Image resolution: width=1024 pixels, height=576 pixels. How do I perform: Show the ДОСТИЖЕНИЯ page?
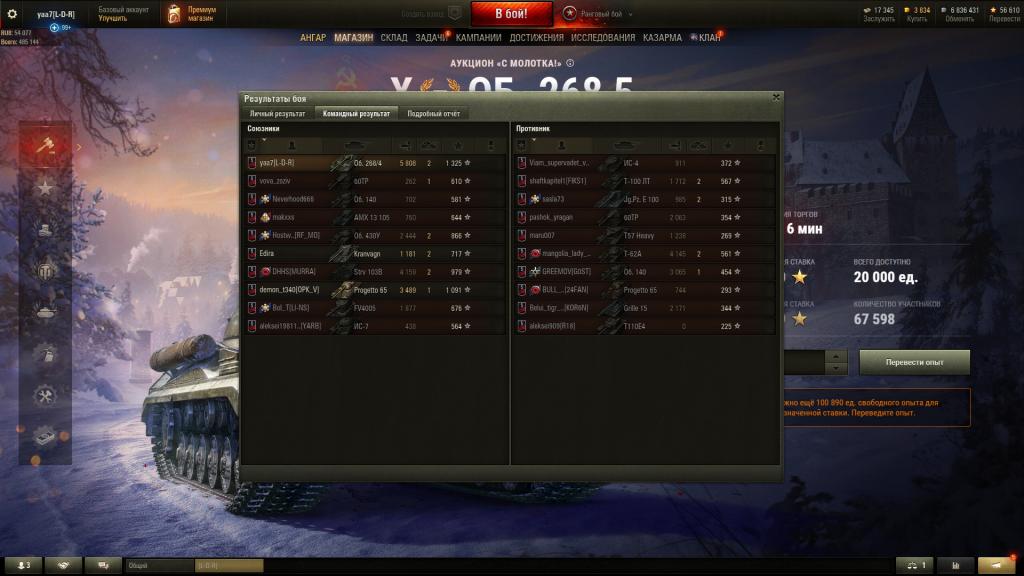click(536, 38)
